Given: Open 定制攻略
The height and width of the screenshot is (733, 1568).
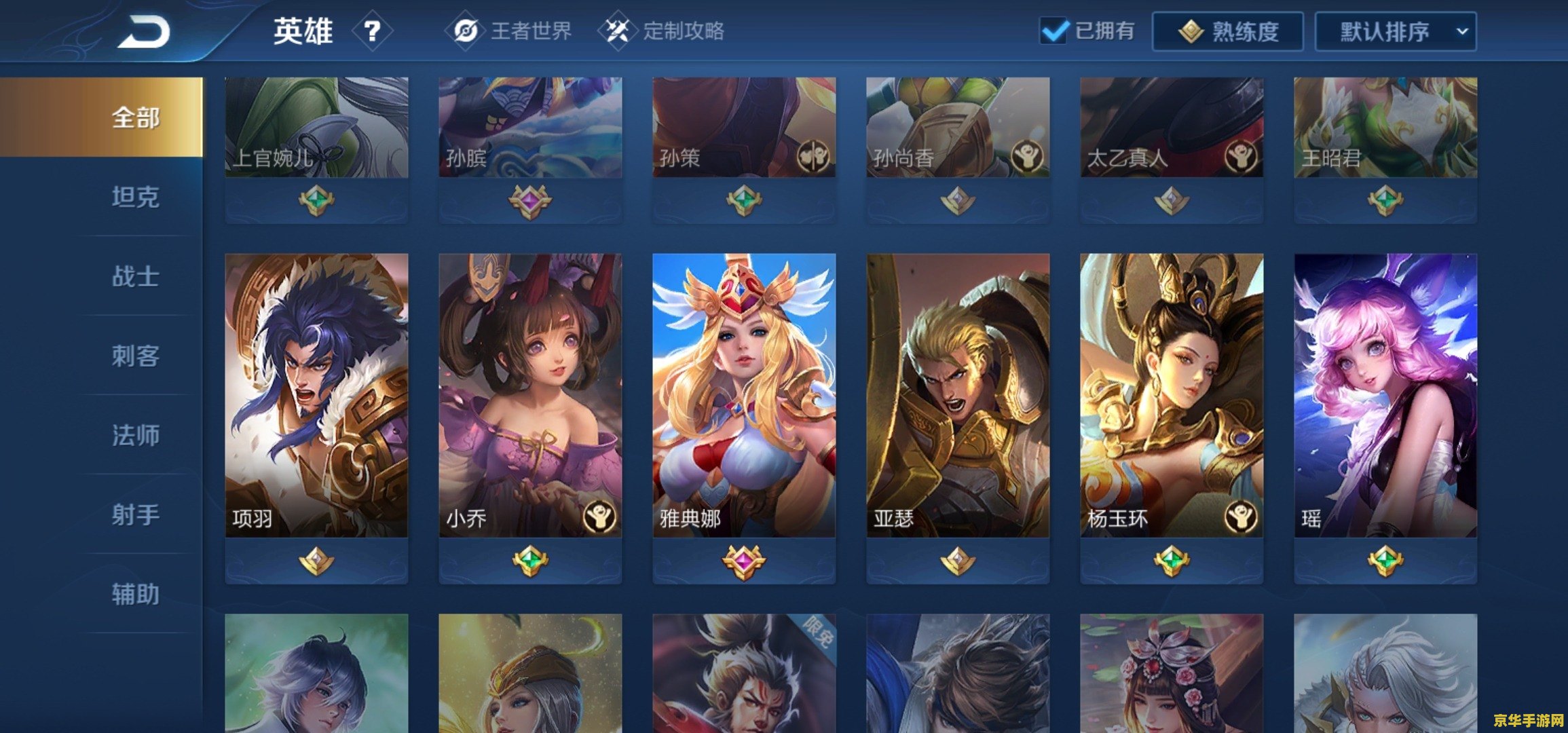Looking at the screenshot, I should [x=679, y=31].
